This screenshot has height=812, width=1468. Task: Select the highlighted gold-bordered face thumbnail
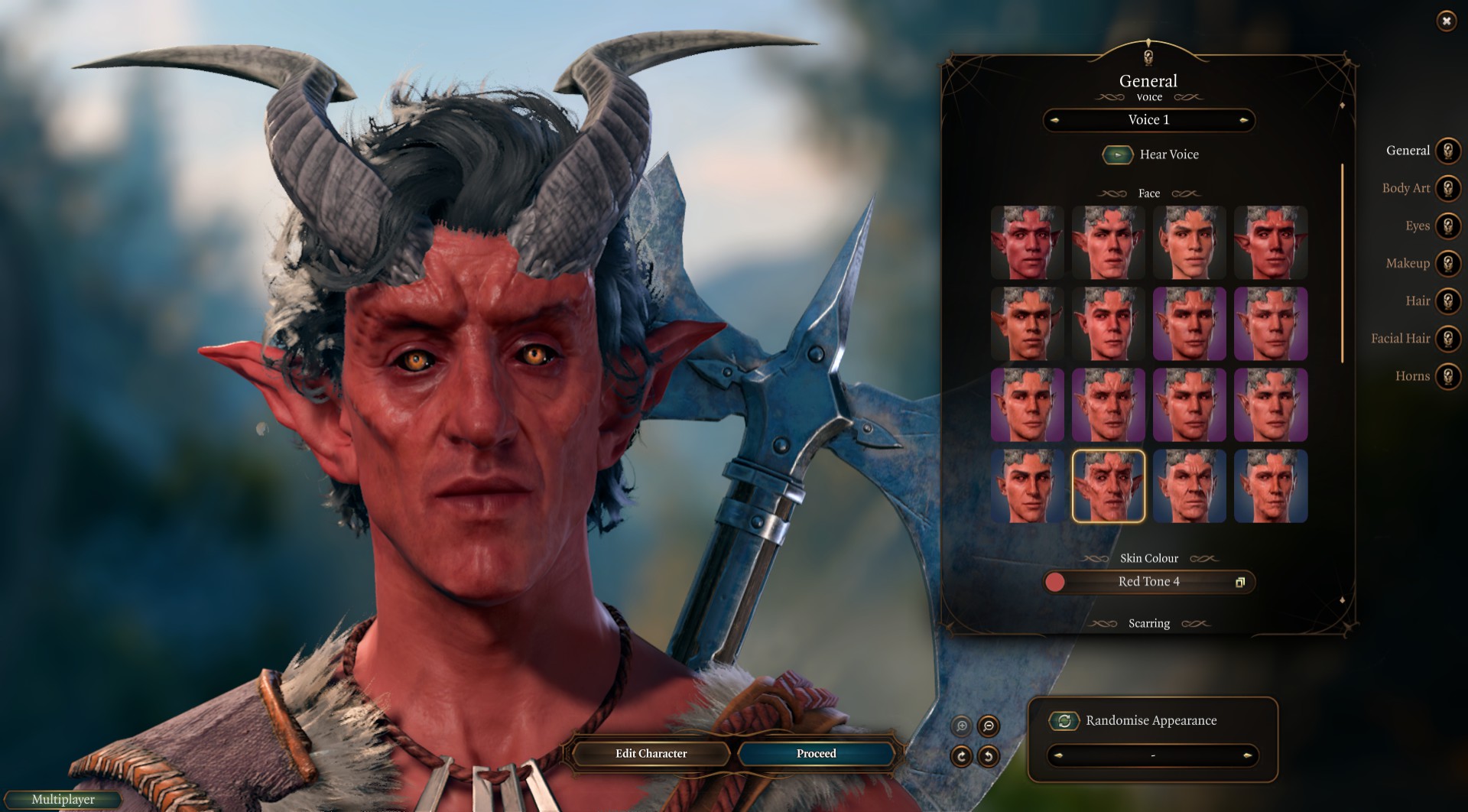tap(1108, 486)
